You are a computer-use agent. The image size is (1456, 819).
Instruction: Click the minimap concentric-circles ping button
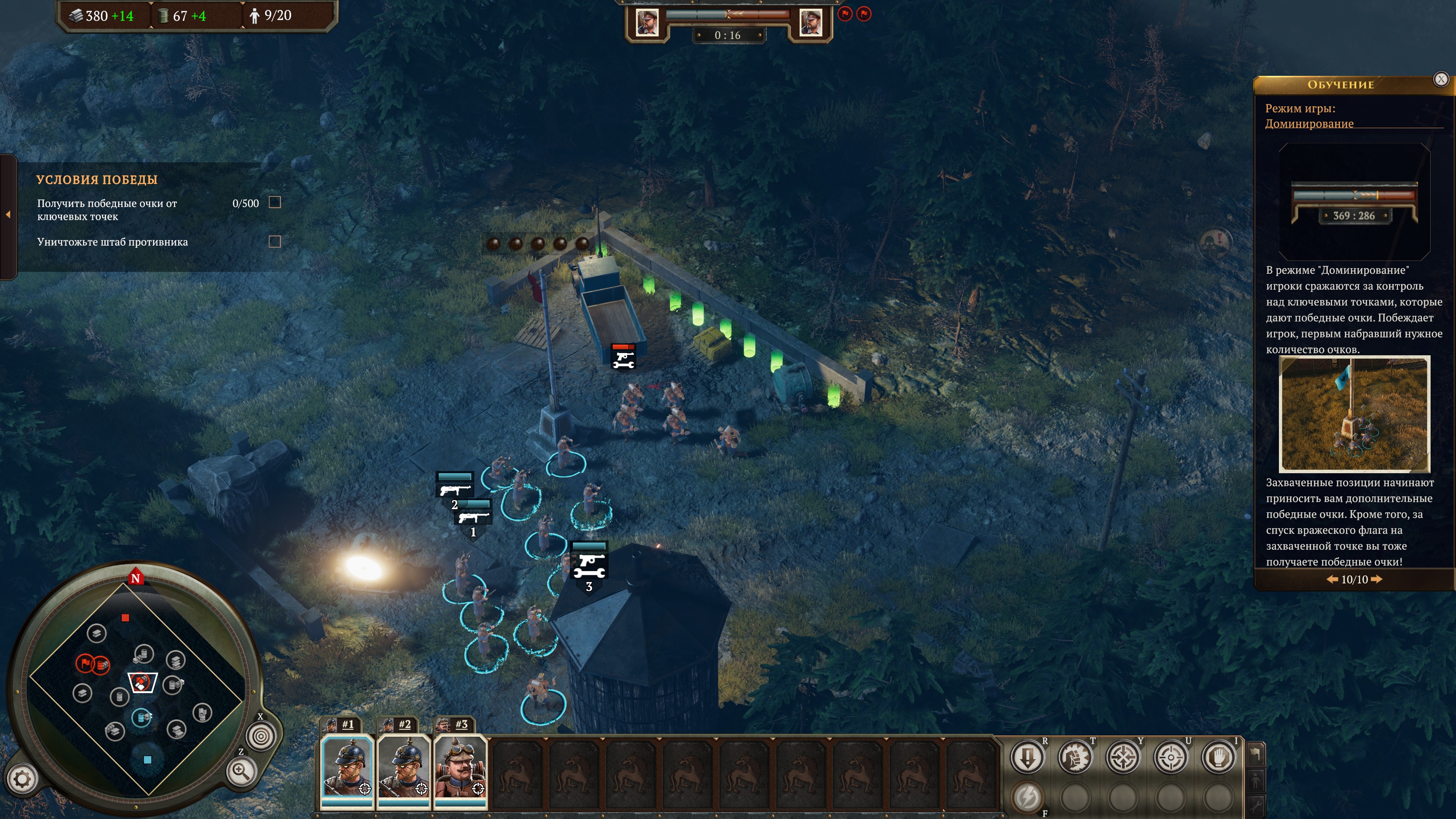[x=261, y=736]
